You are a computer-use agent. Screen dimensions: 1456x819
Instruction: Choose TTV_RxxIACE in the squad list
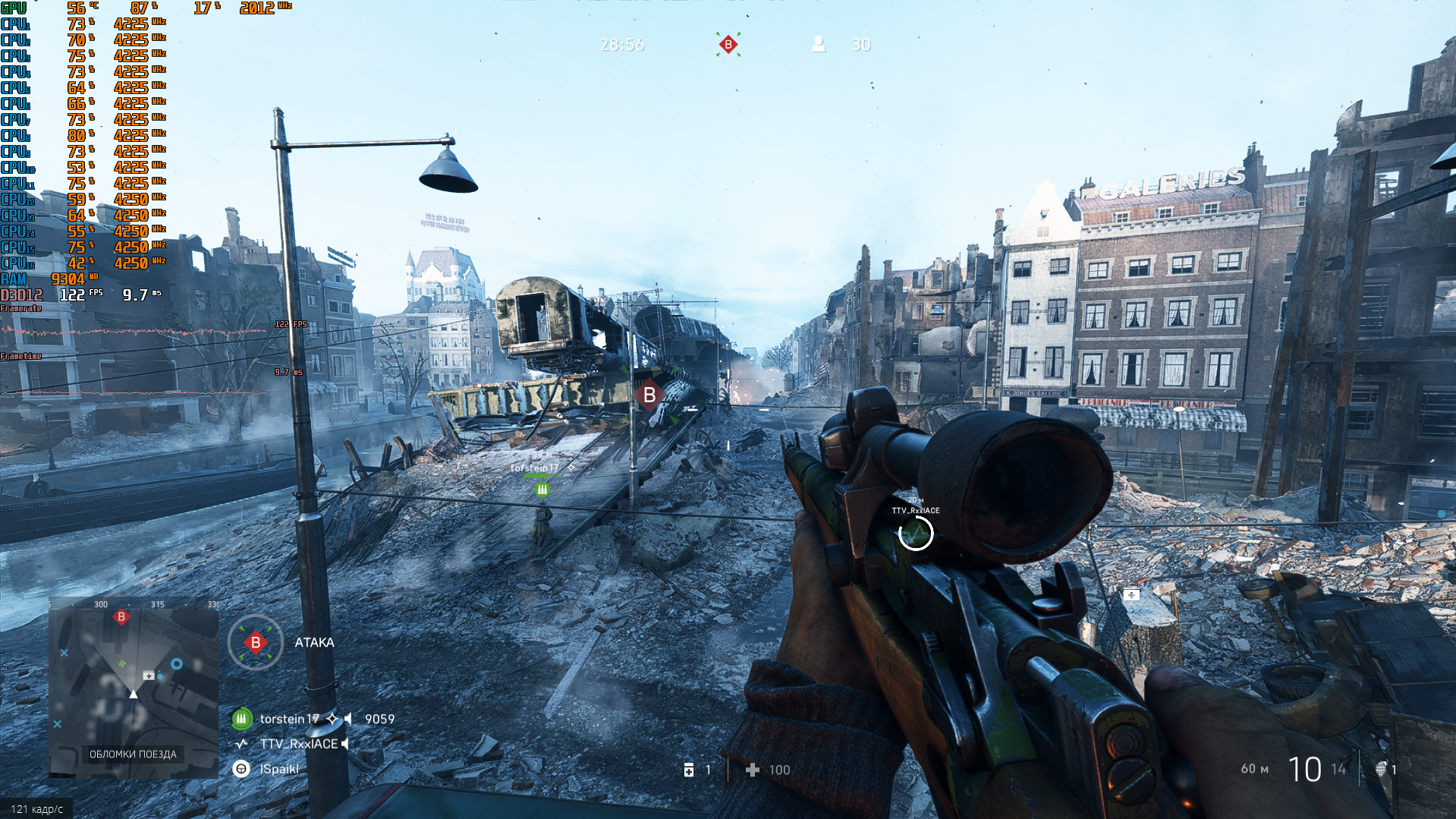pyautogui.click(x=298, y=744)
